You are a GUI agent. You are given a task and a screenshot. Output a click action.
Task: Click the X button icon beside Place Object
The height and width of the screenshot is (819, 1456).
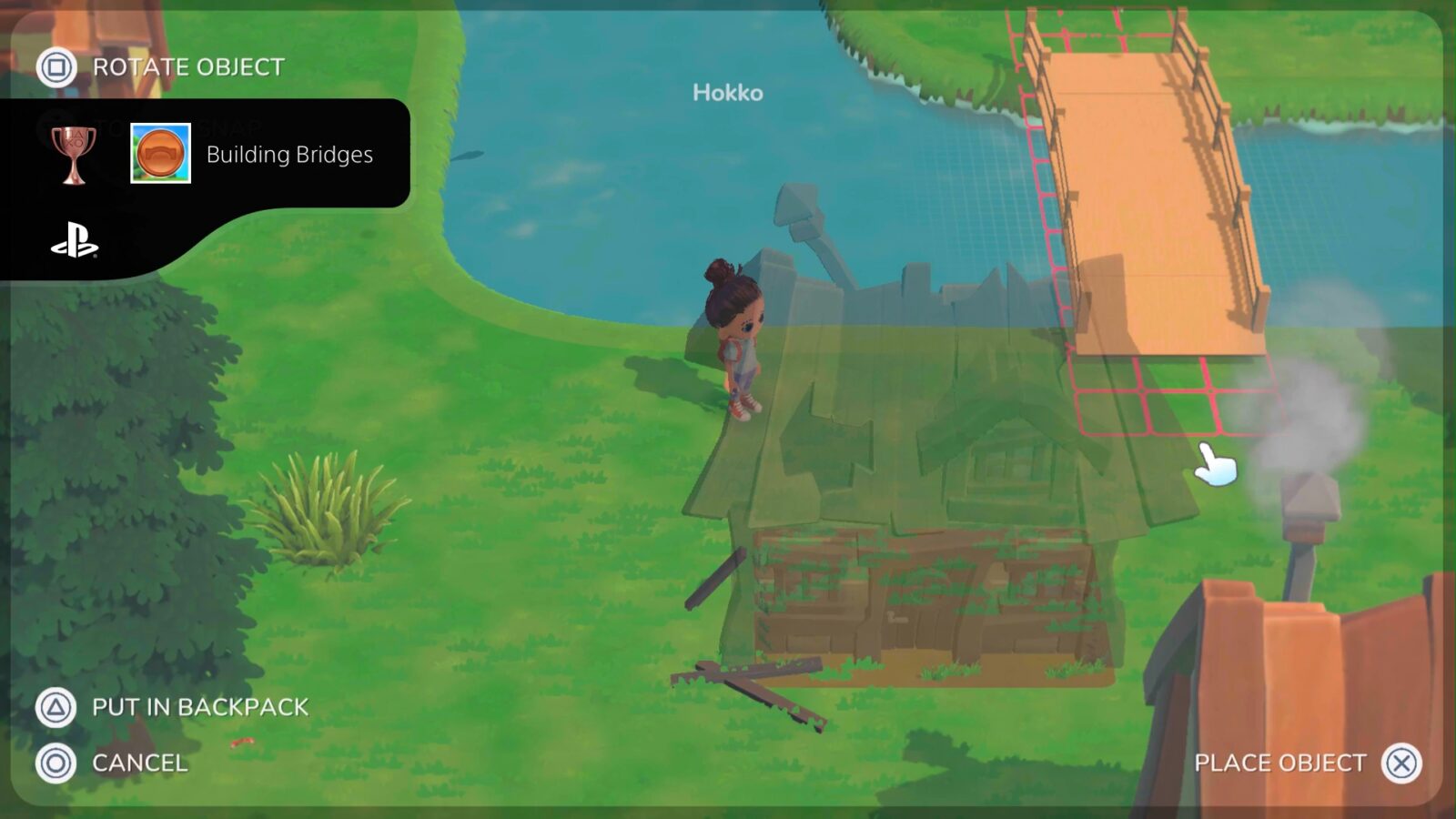click(x=1401, y=764)
